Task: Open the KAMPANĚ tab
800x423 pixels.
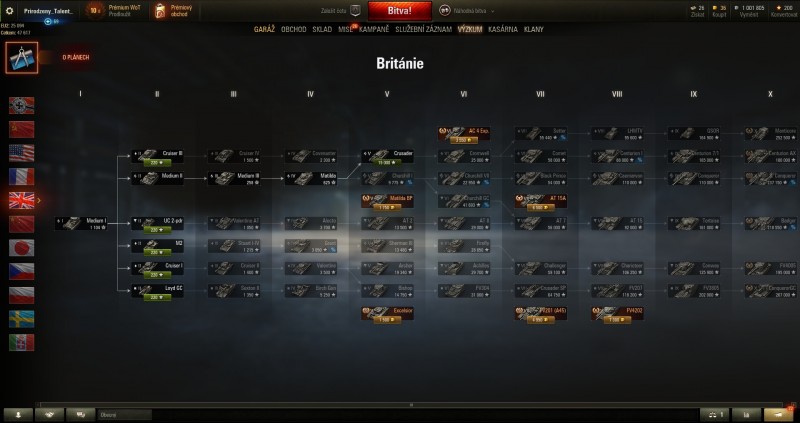Action: (x=372, y=29)
